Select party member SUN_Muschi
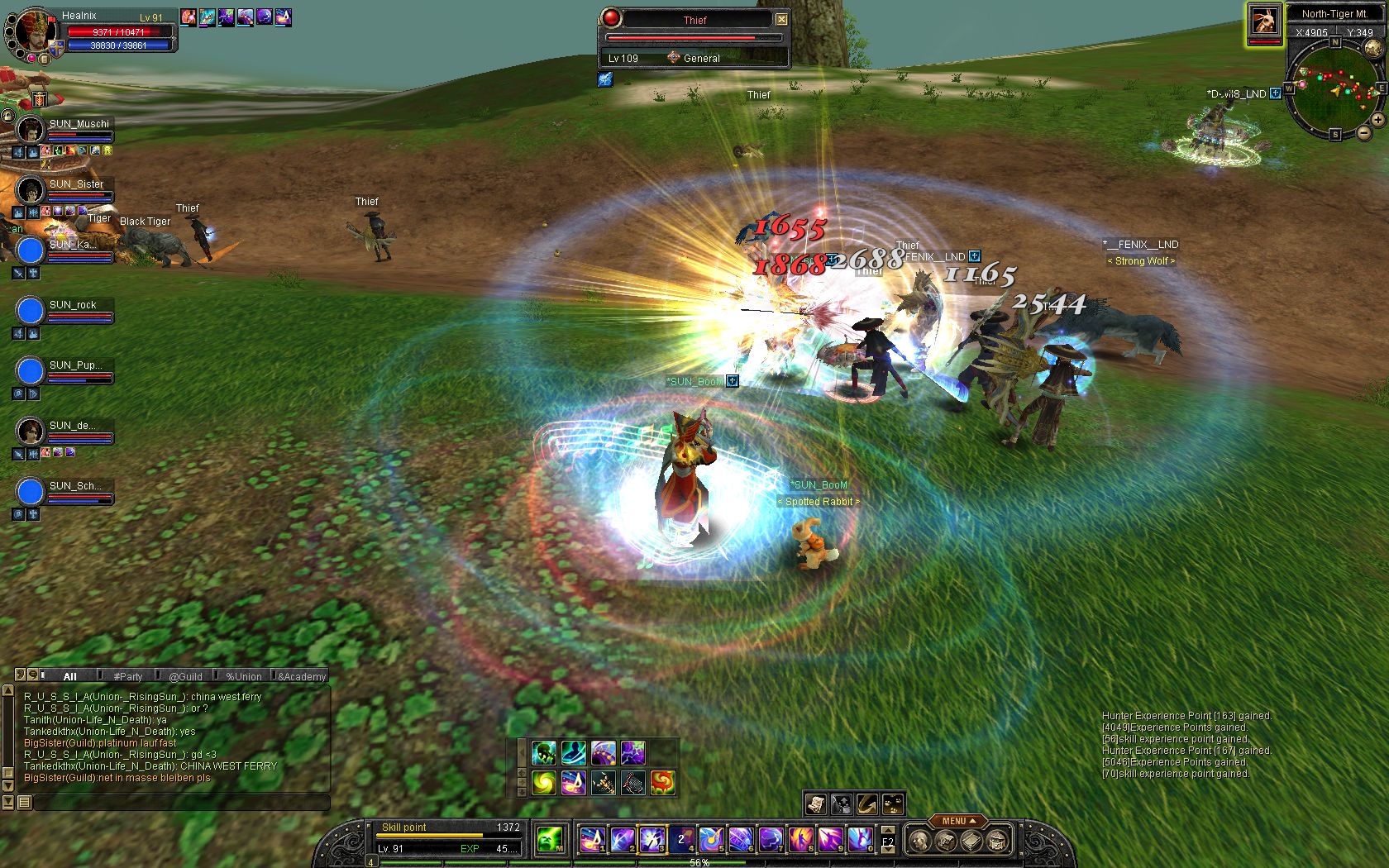 [x=31, y=130]
